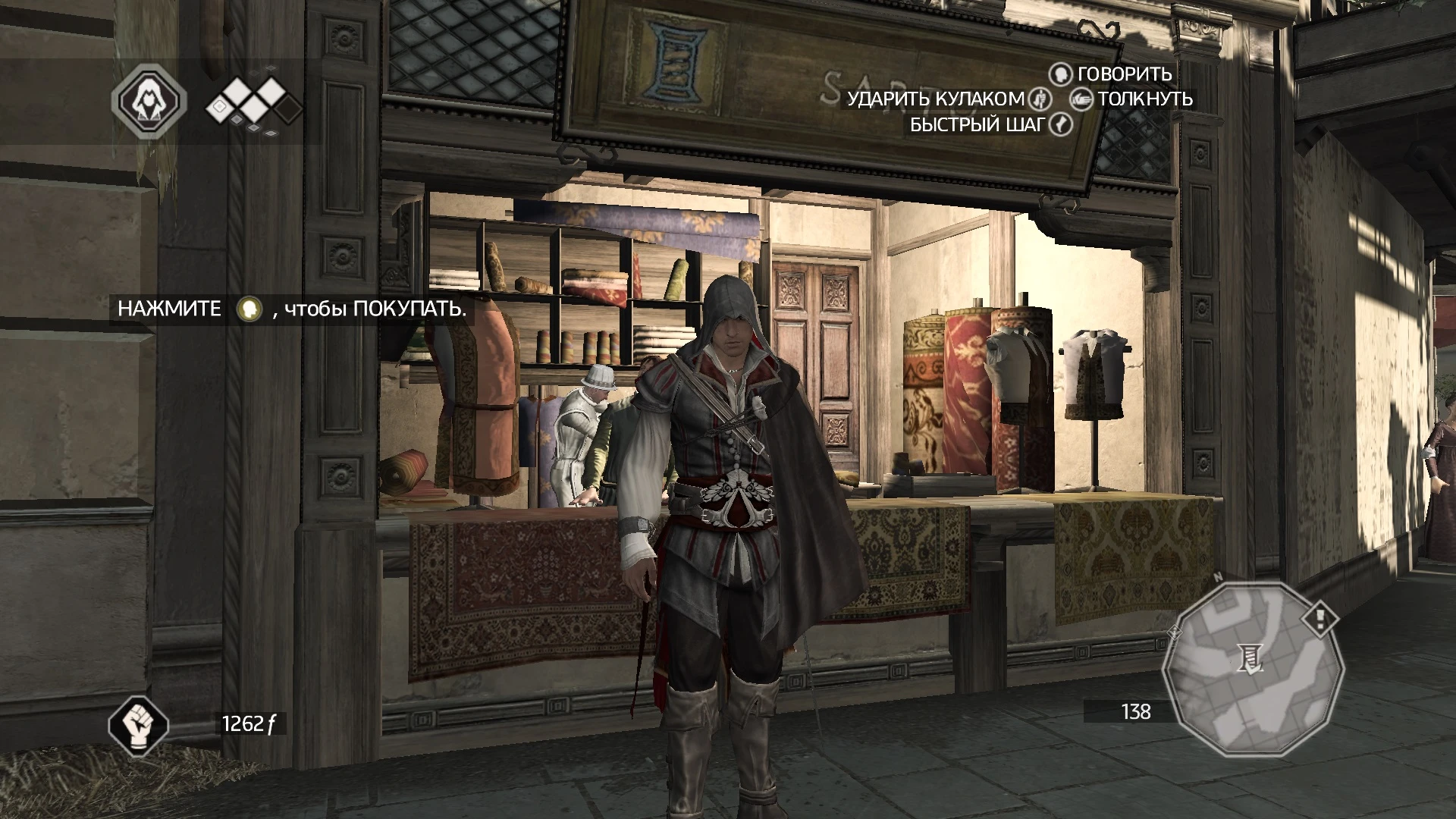Screen dimensions: 1456x819
Task: Toggle the center health diamond
Action: point(253,108)
